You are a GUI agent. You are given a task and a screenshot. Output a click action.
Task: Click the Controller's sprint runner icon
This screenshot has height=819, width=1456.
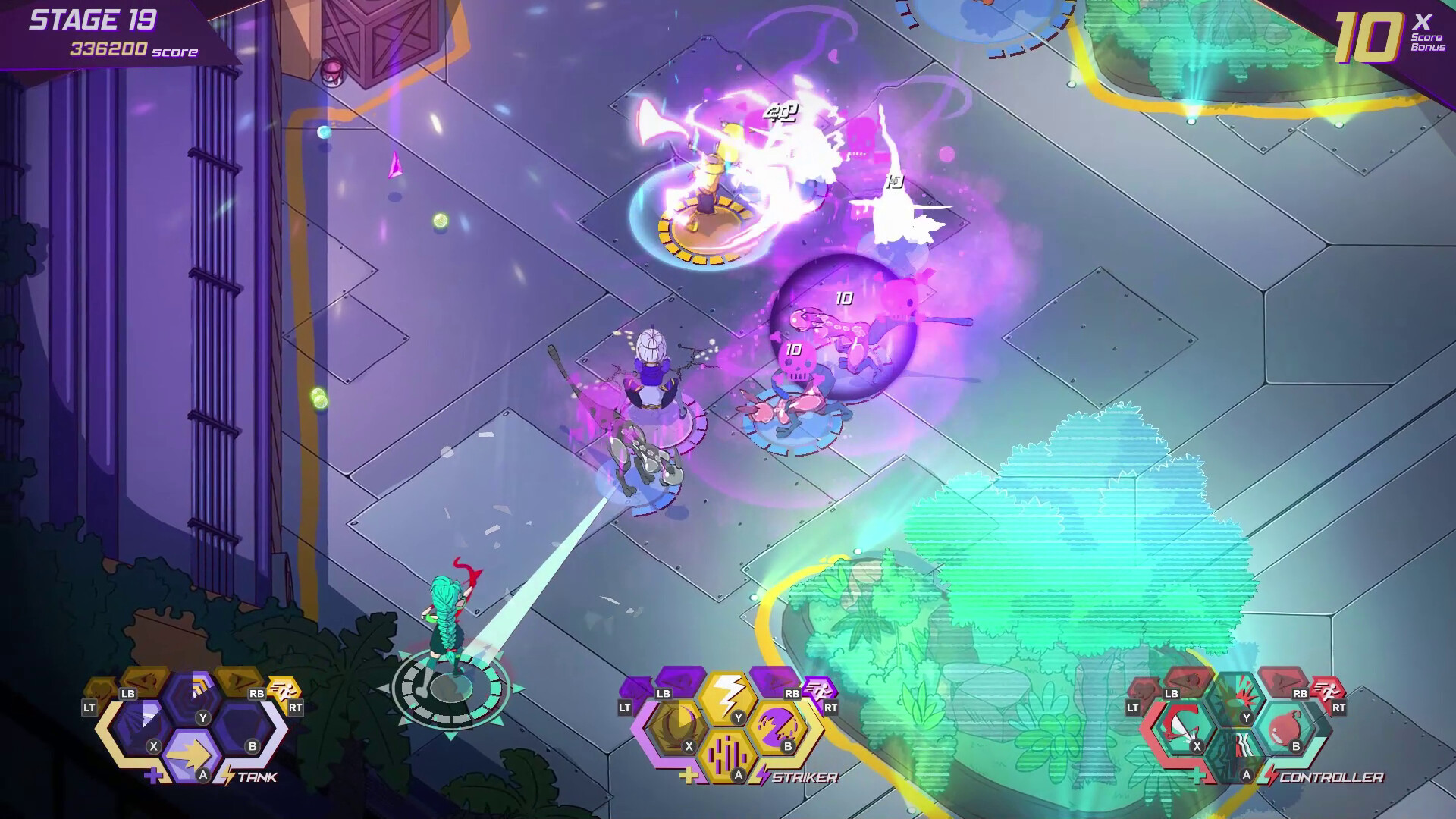coord(1327,692)
